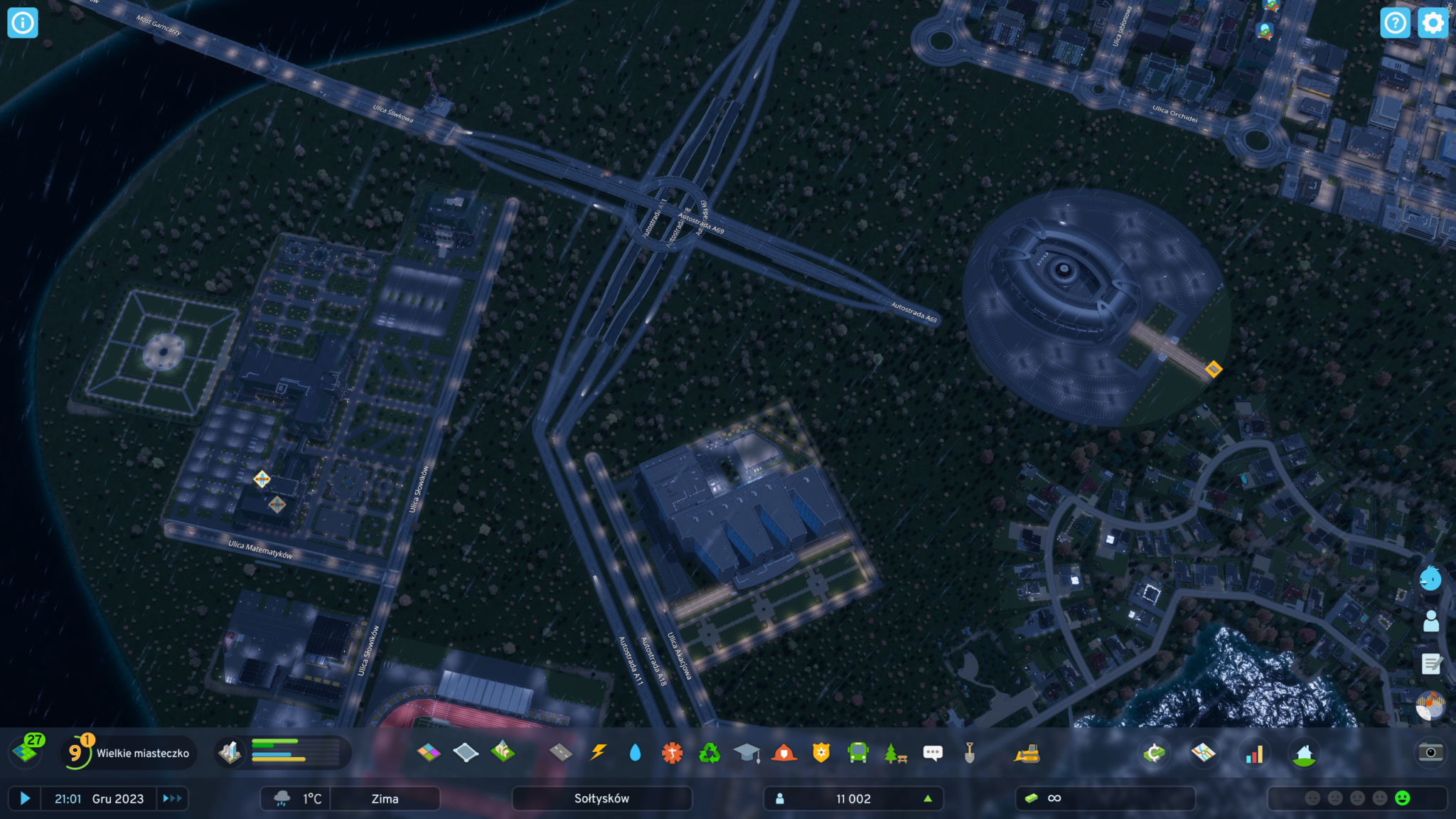This screenshot has height=819, width=1456.
Task: Open the map tiles panel
Action: click(x=27, y=751)
